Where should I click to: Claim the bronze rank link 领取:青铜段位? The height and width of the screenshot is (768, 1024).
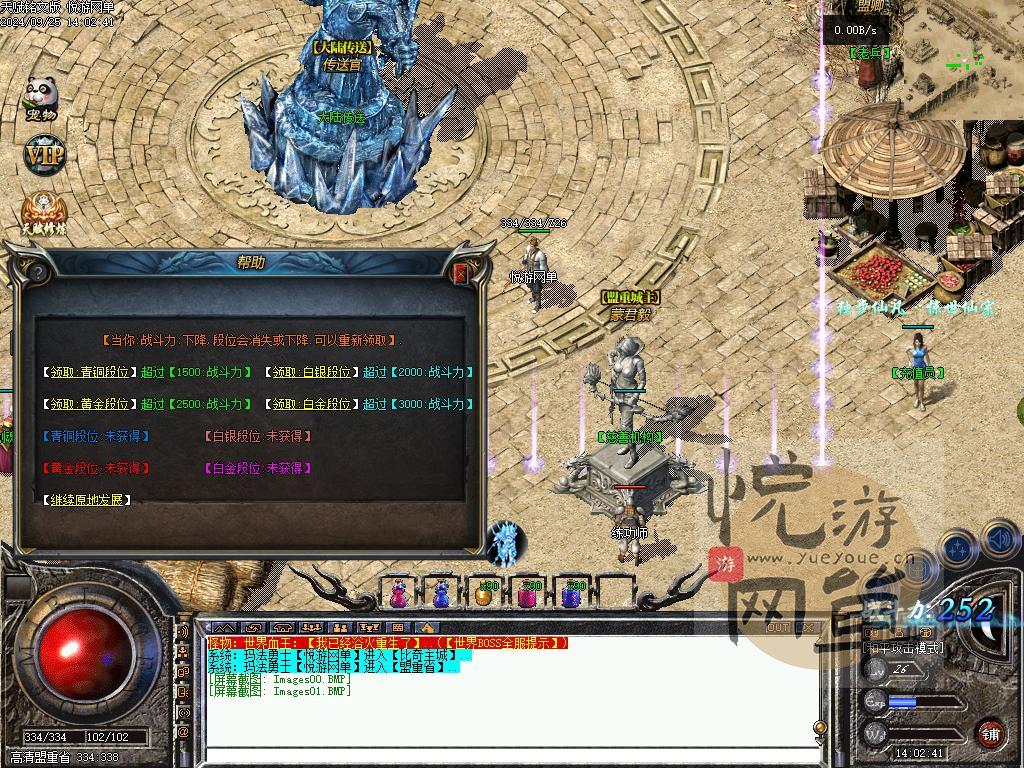point(90,372)
